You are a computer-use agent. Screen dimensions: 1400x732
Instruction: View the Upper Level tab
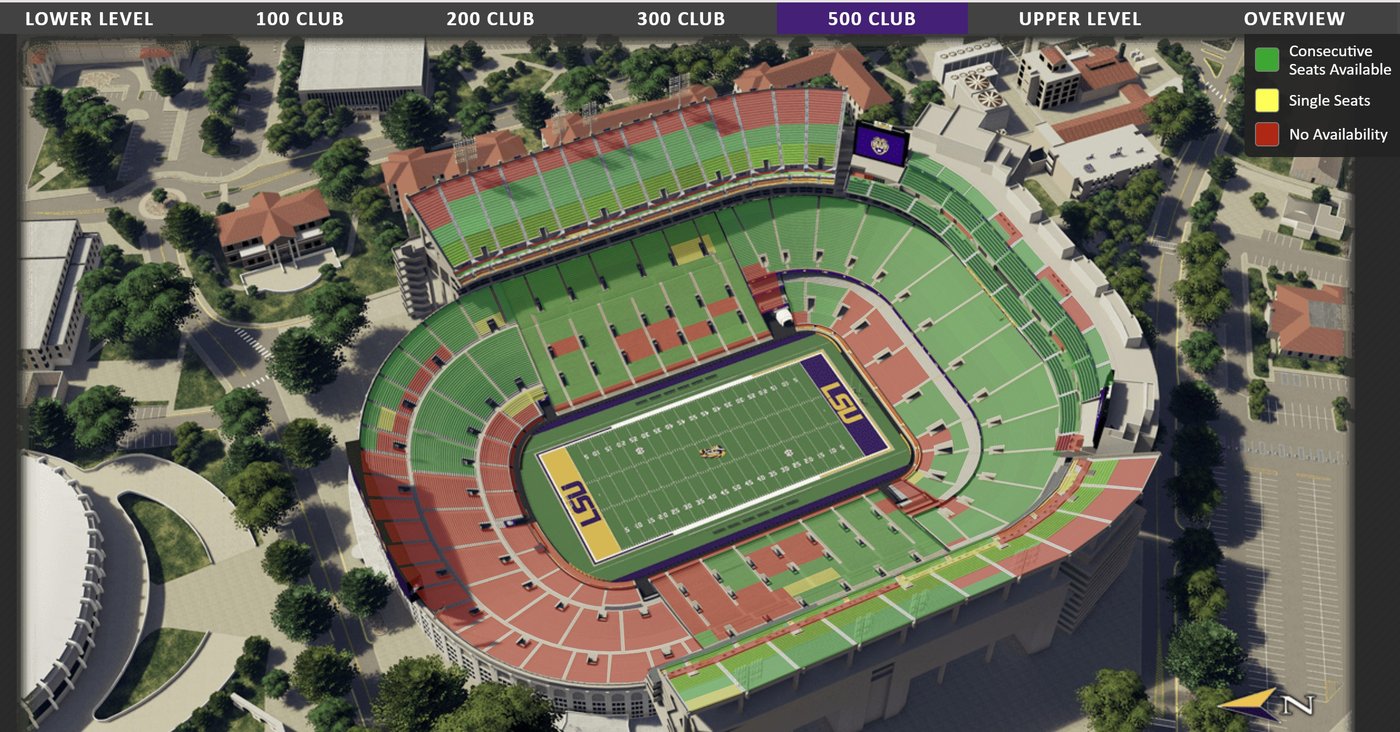[1079, 19]
